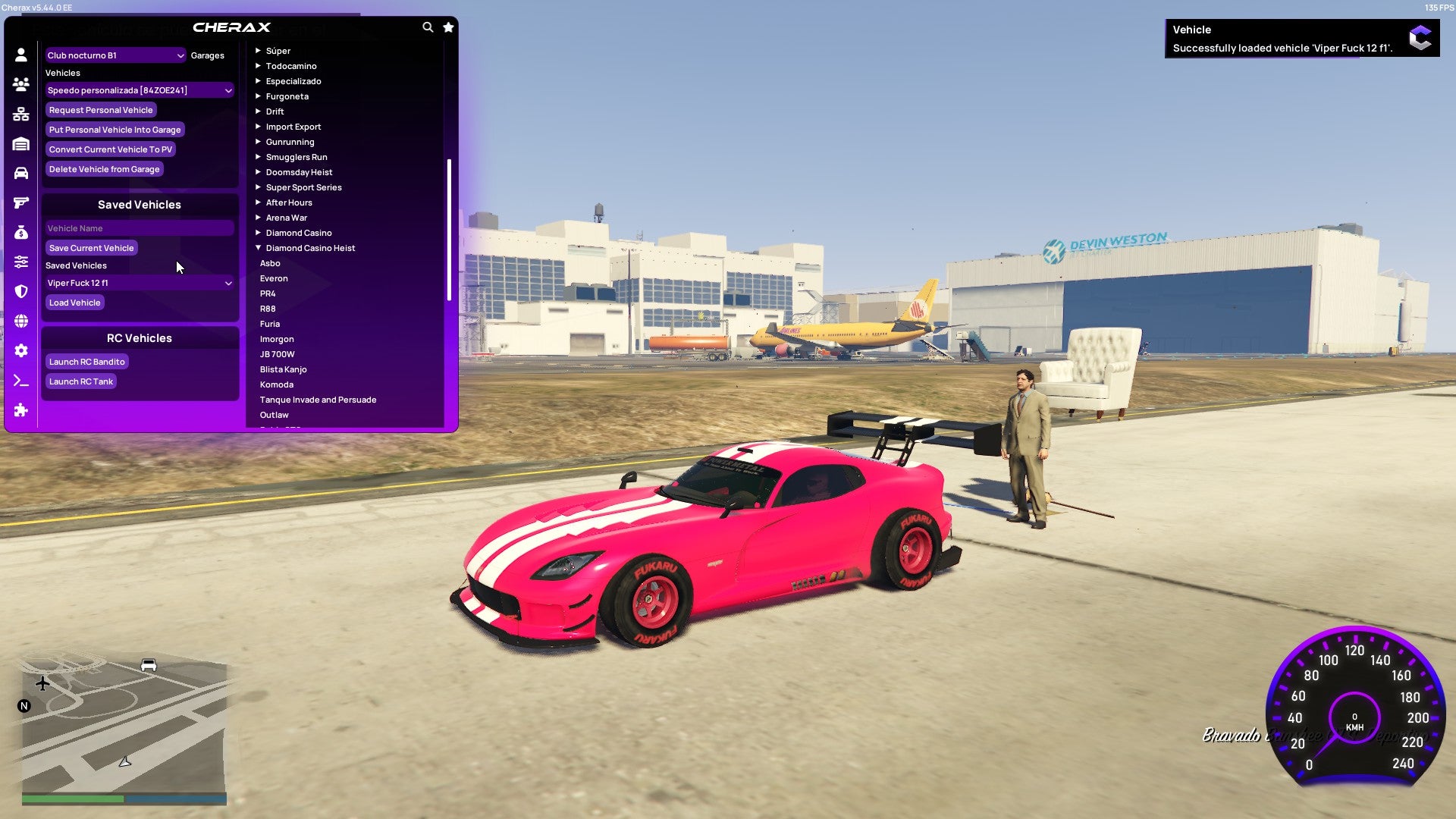Open the weapons menu via gun icon
The height and width of the screenshot is (819, 1456).
click(20, 202)
